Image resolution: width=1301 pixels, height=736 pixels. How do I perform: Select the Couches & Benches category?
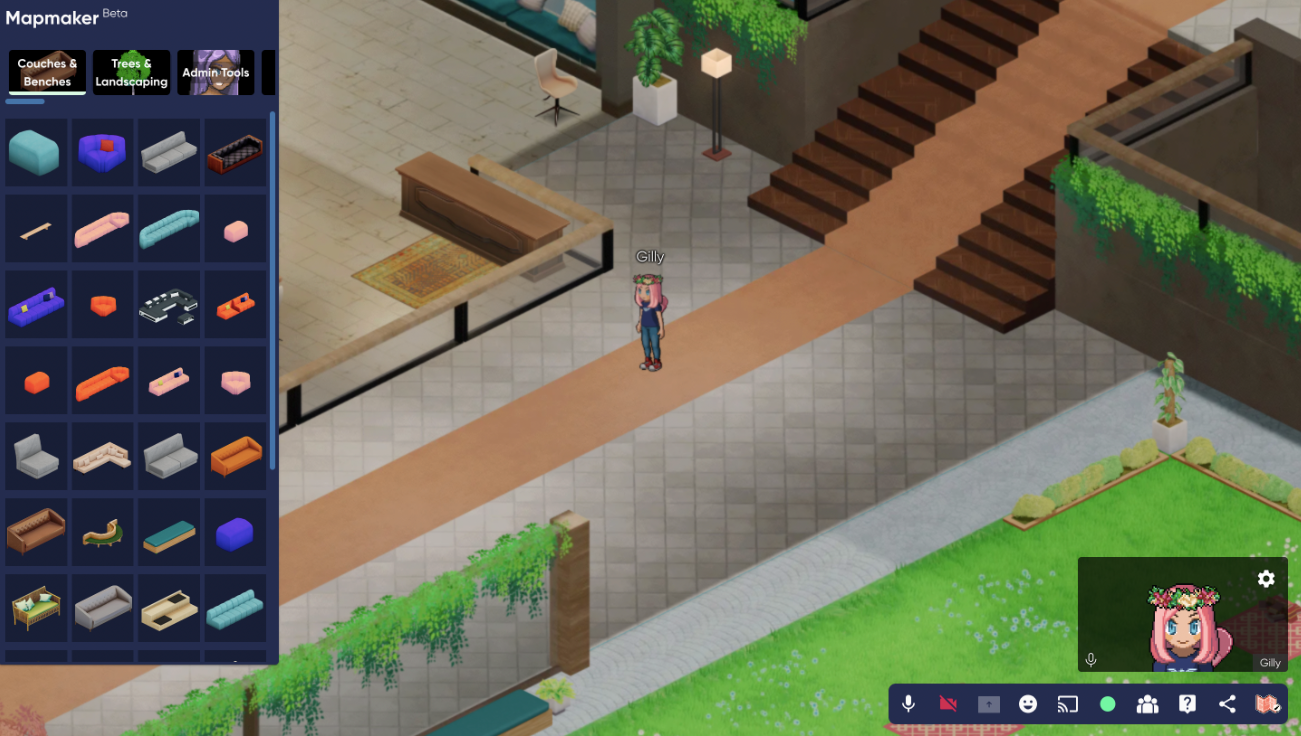coord(47,73)
